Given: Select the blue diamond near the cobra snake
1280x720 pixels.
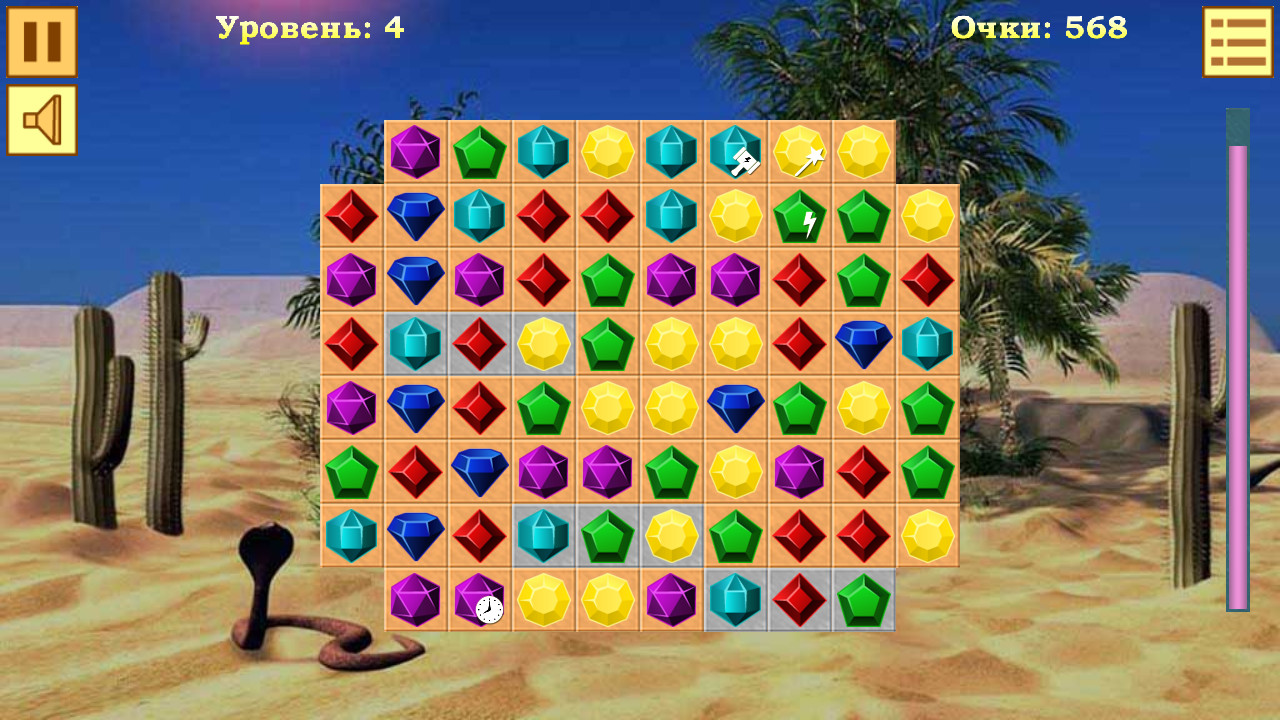Looking at the screenshot, I should 417,536.
